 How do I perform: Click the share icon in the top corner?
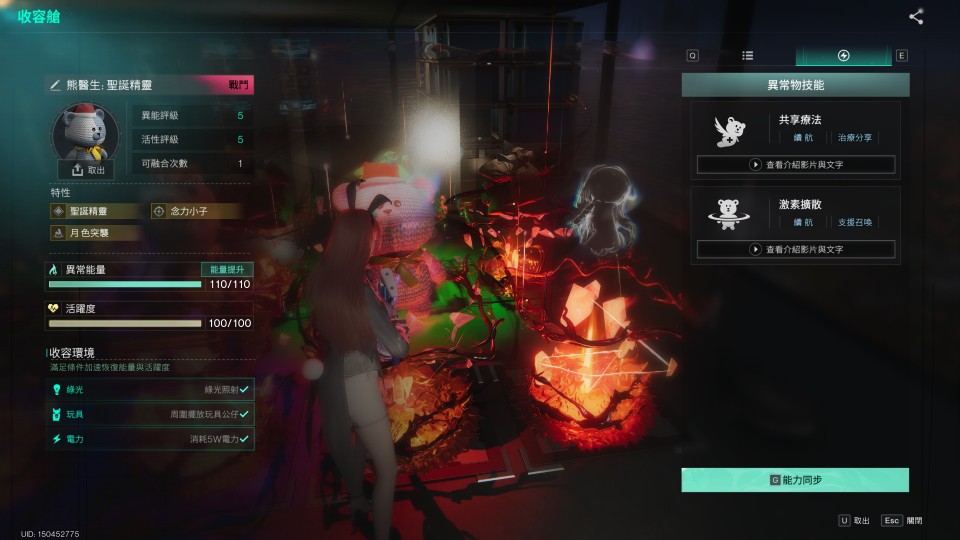(916, 16)
